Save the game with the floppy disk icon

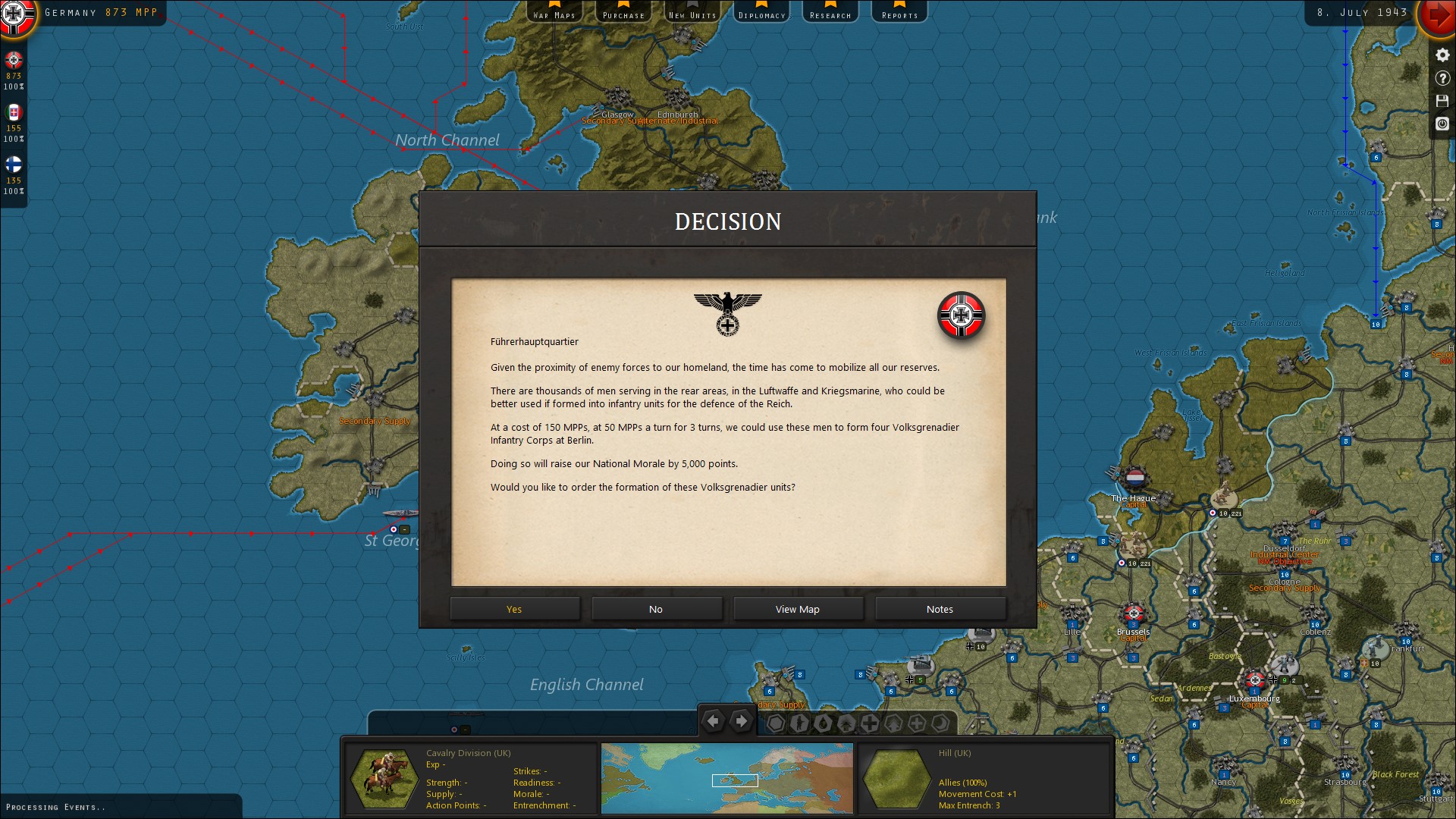[1442, 101]
